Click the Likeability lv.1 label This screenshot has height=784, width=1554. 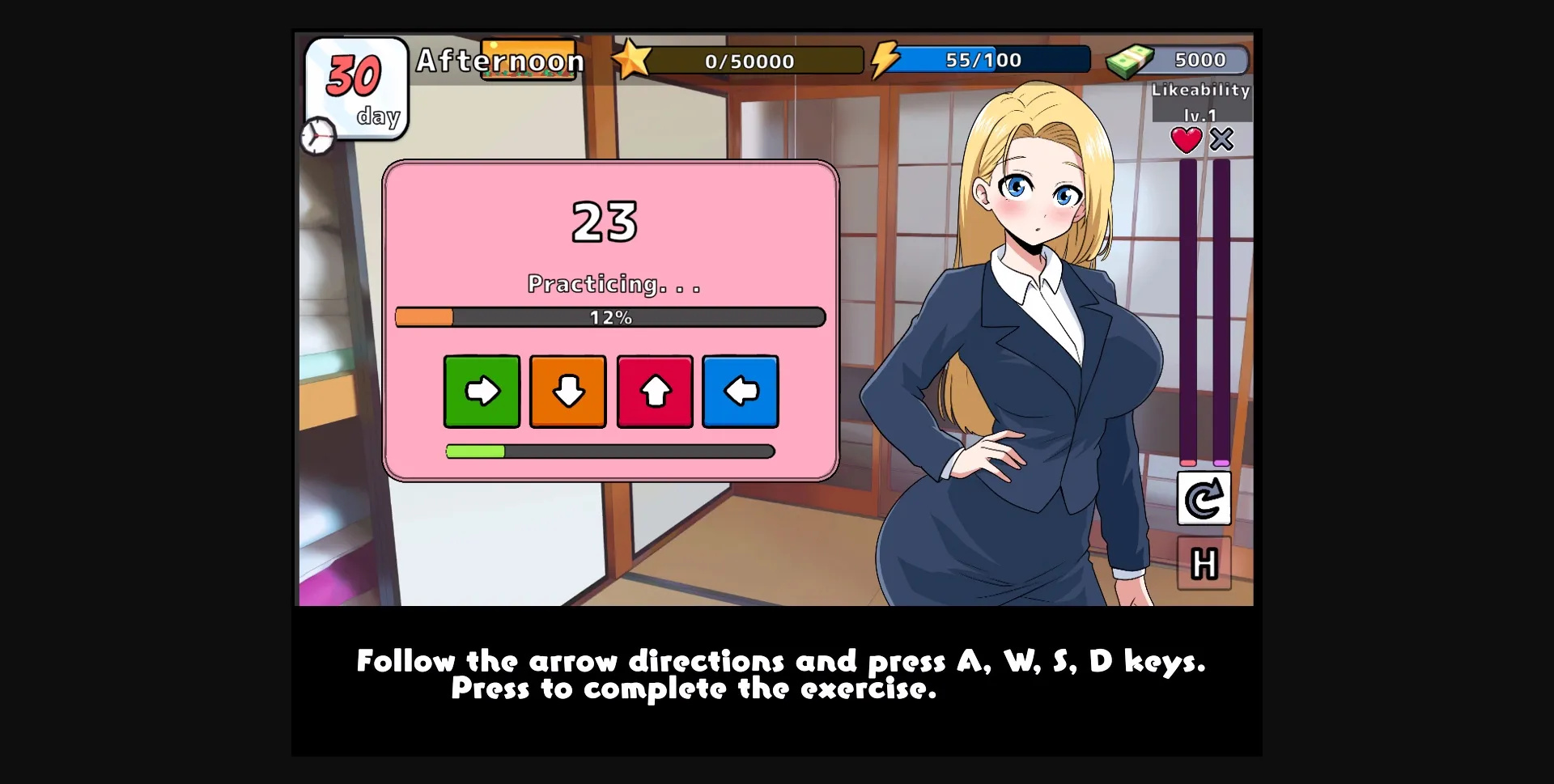click(x=1201, y=91)
